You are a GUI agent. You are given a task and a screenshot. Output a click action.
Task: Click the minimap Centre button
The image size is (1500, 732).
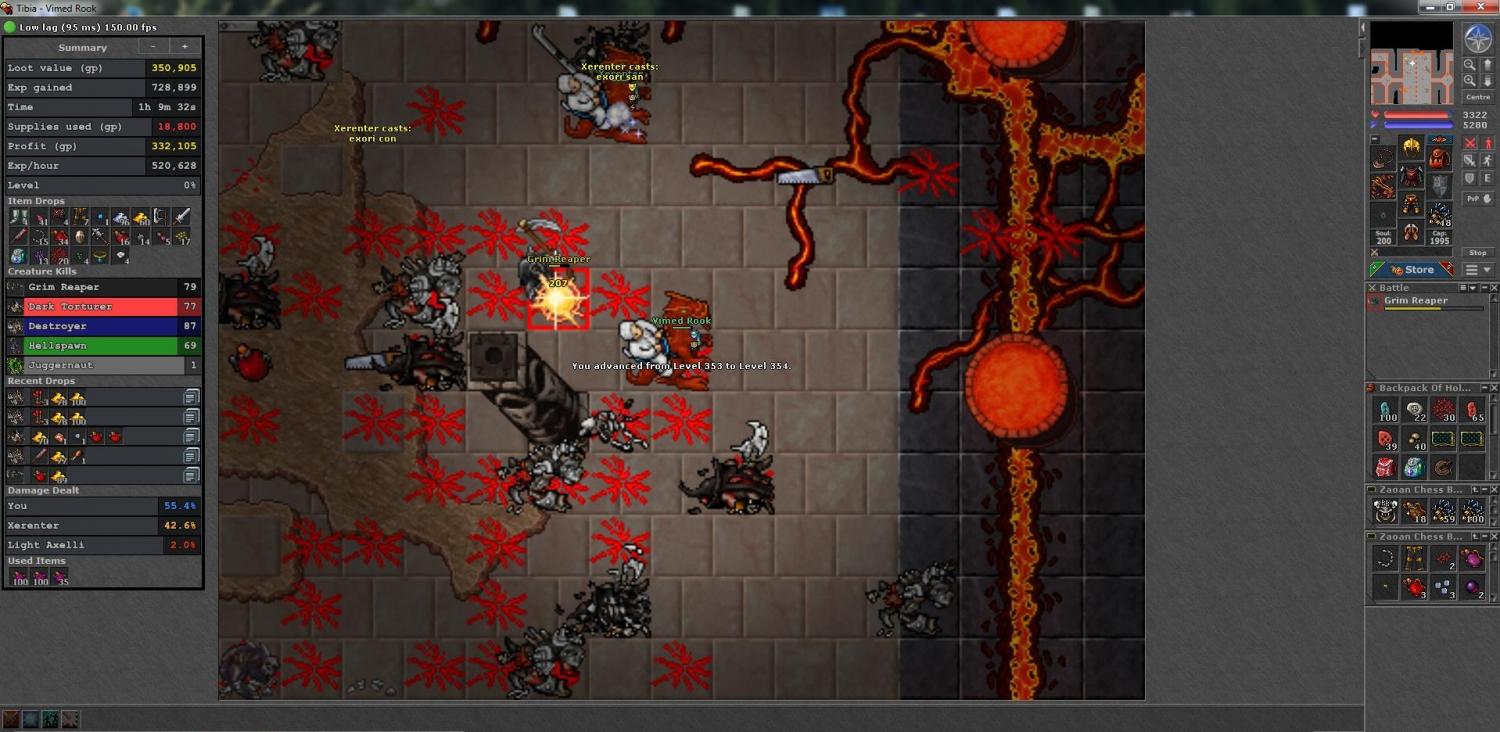tap(1477, 97)
